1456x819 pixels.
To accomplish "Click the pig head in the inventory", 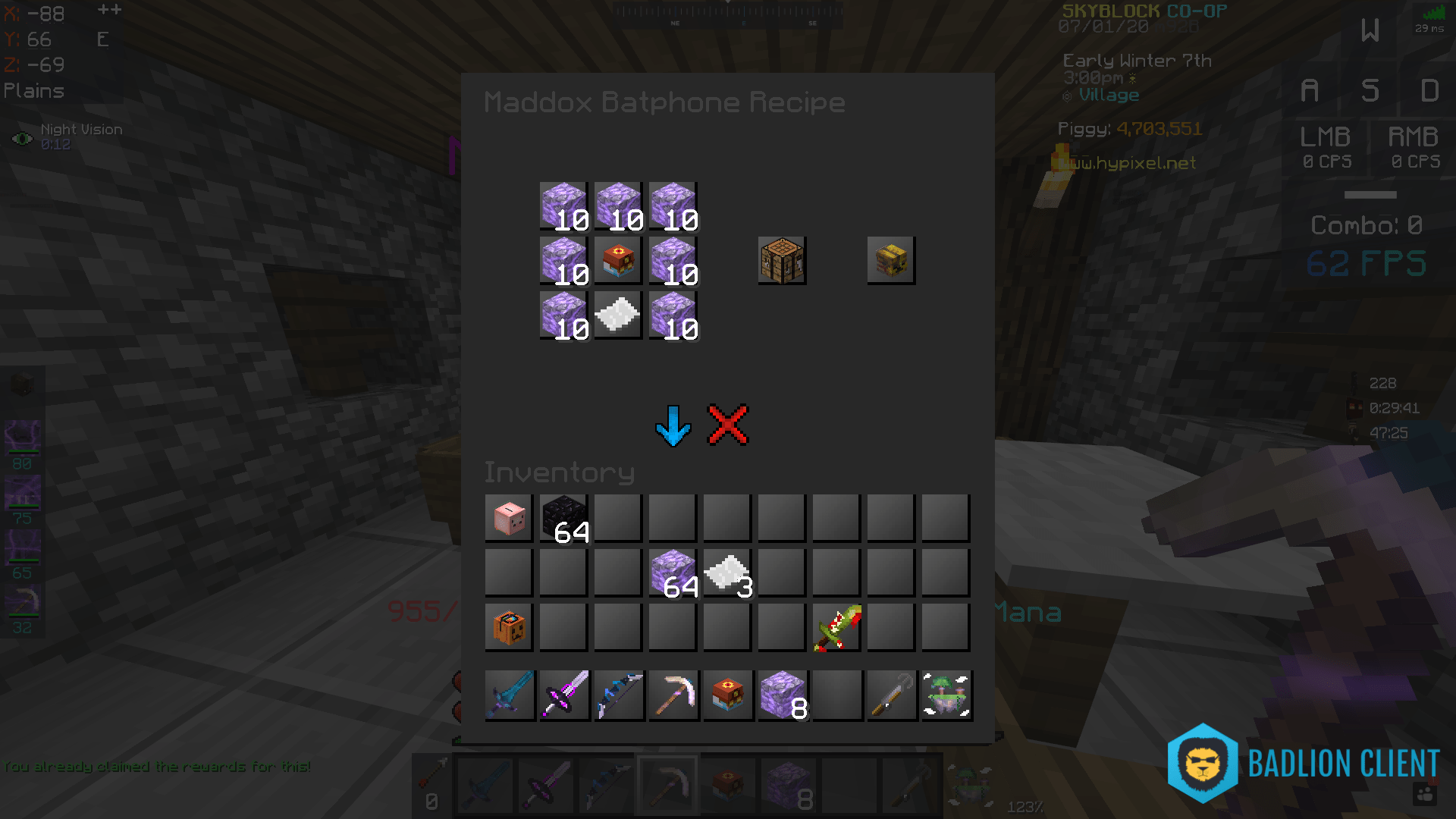I will [508, 517].
